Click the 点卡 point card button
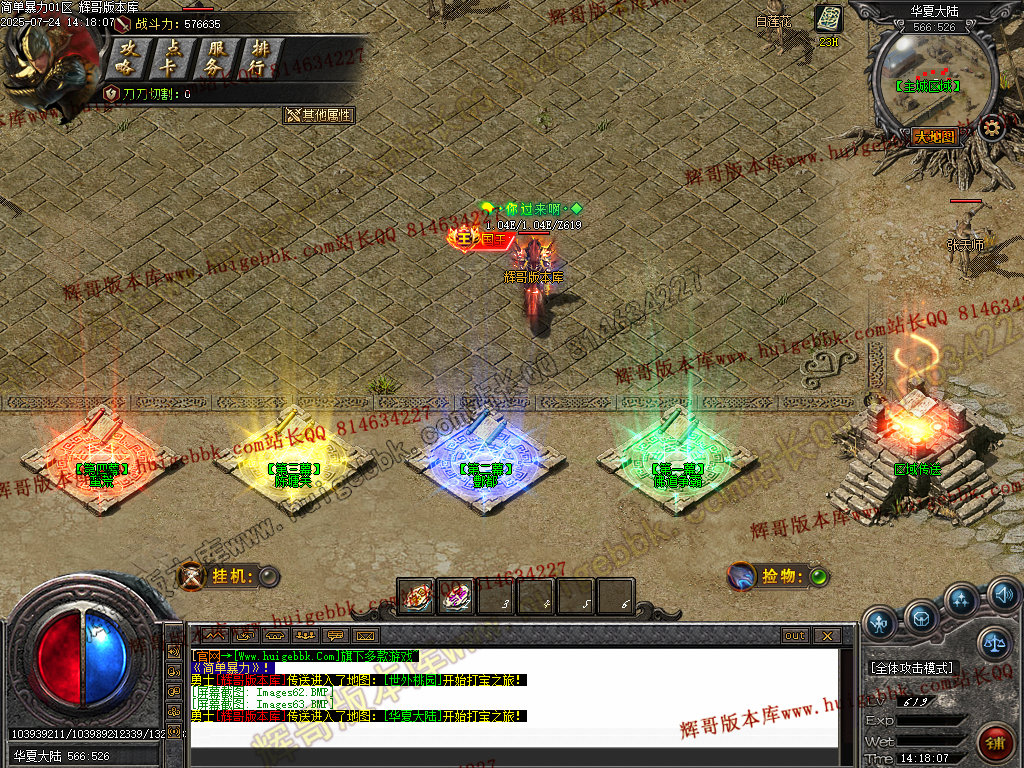Screen dimensions: 1024x768 pyautogui.click(x=171, y=58)
